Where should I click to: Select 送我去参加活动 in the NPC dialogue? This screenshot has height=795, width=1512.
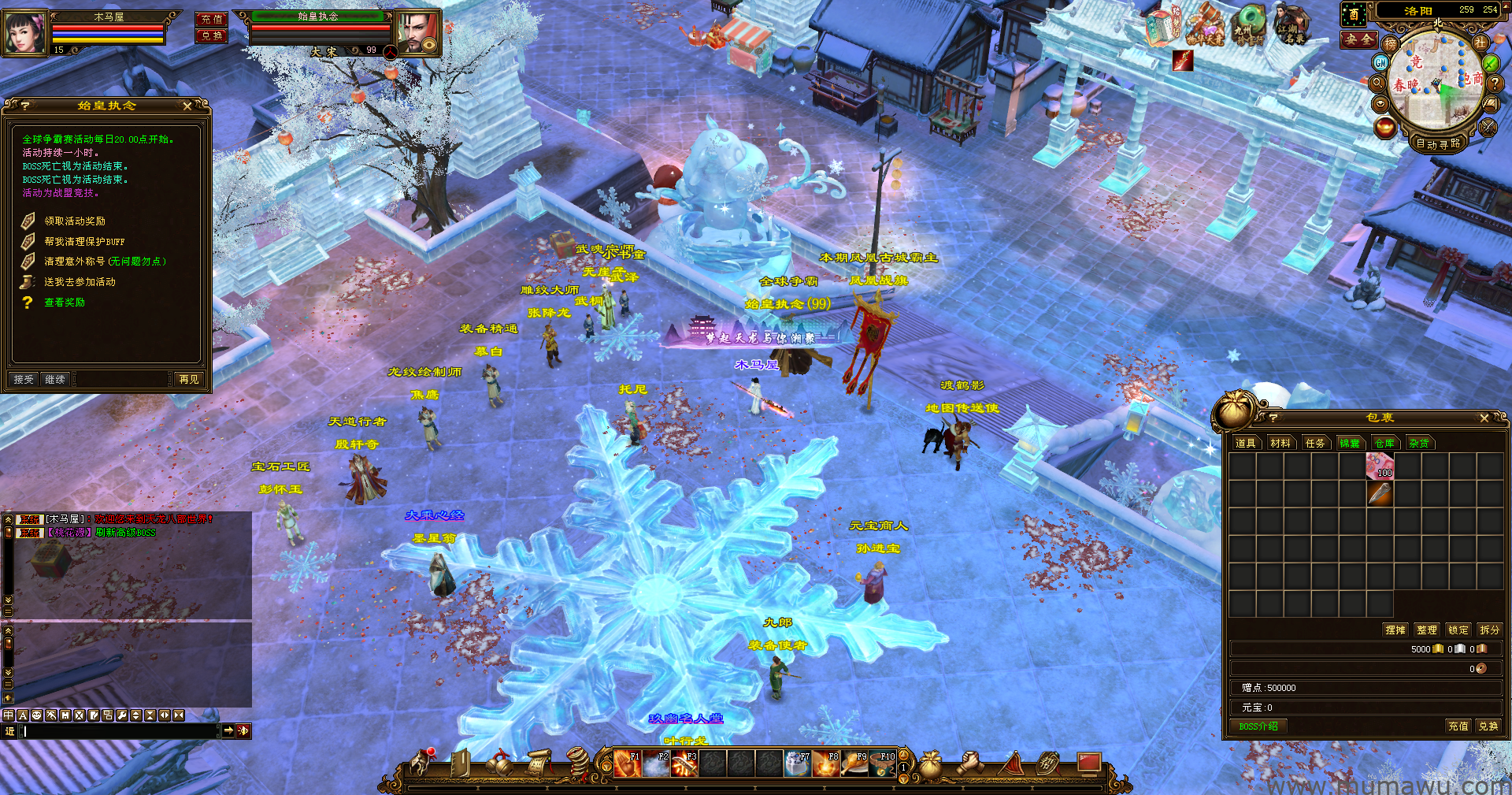pos(80,282)
